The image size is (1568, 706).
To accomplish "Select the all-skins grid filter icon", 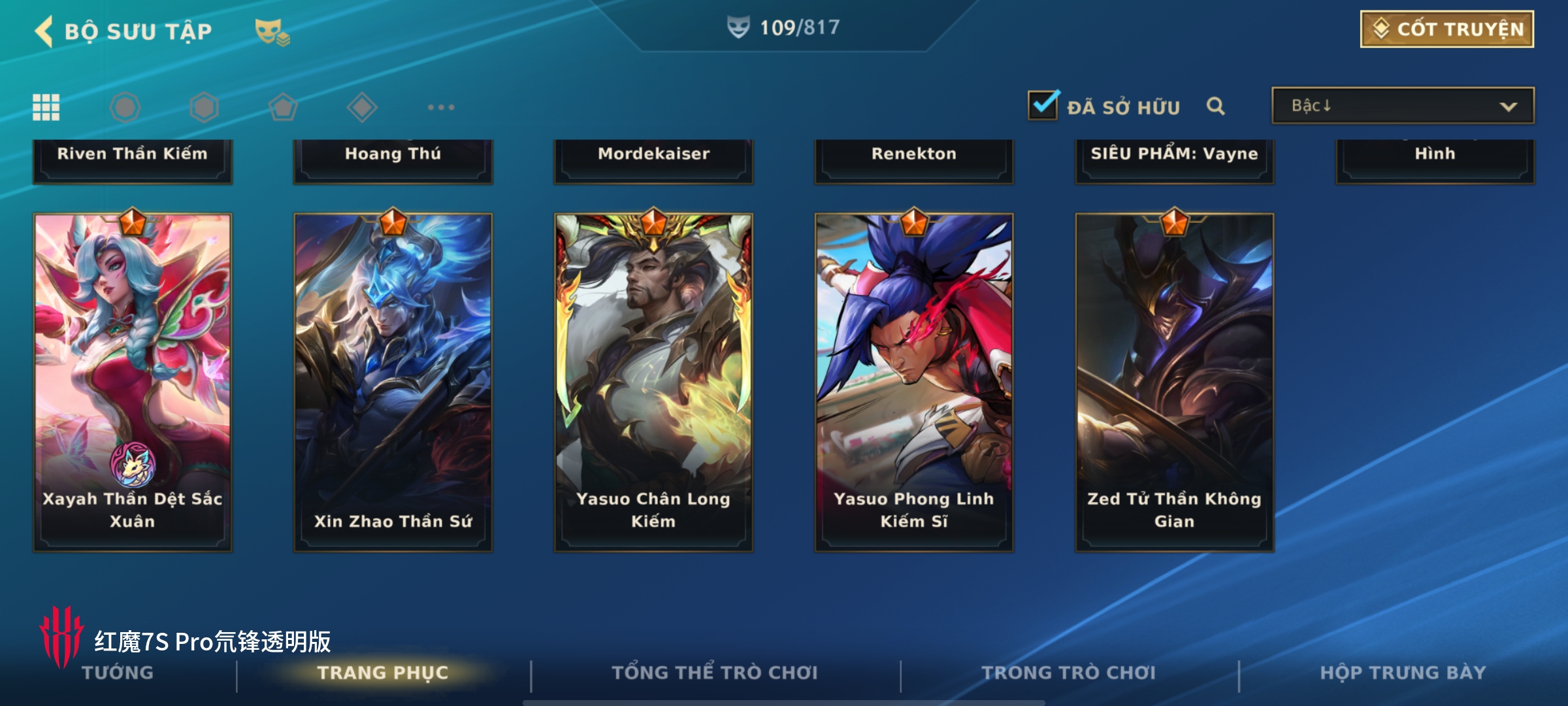I will [x=46, y=107].
